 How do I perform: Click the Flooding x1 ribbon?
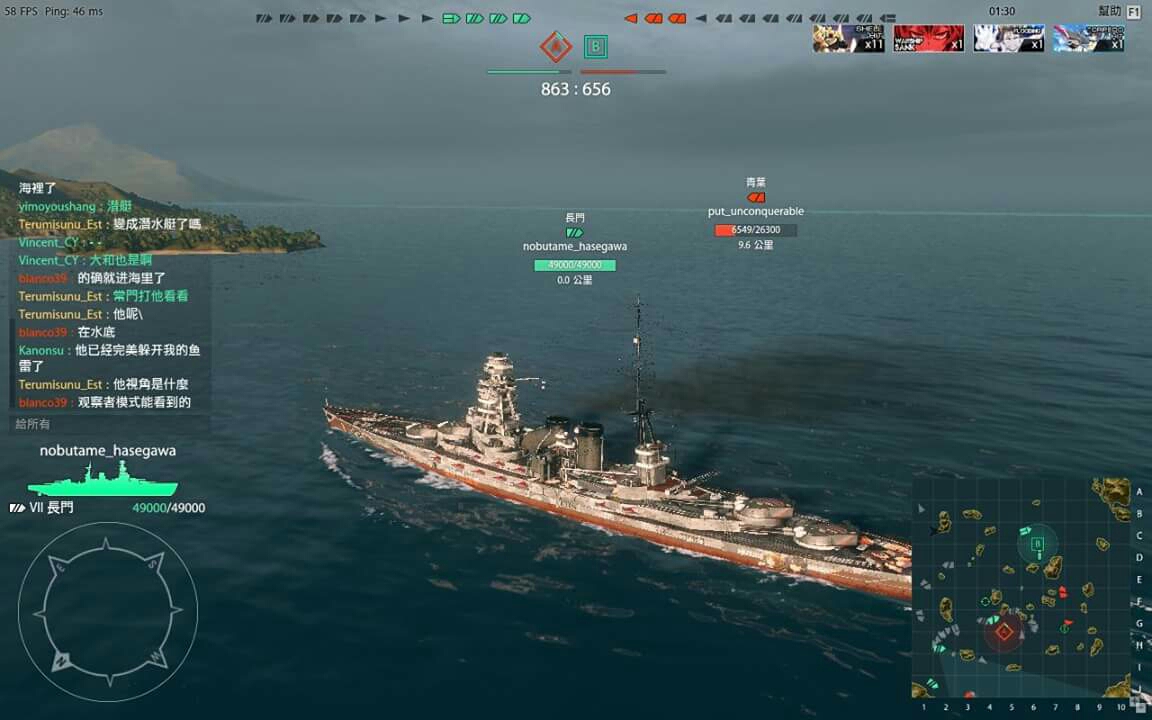(1009, 39)
